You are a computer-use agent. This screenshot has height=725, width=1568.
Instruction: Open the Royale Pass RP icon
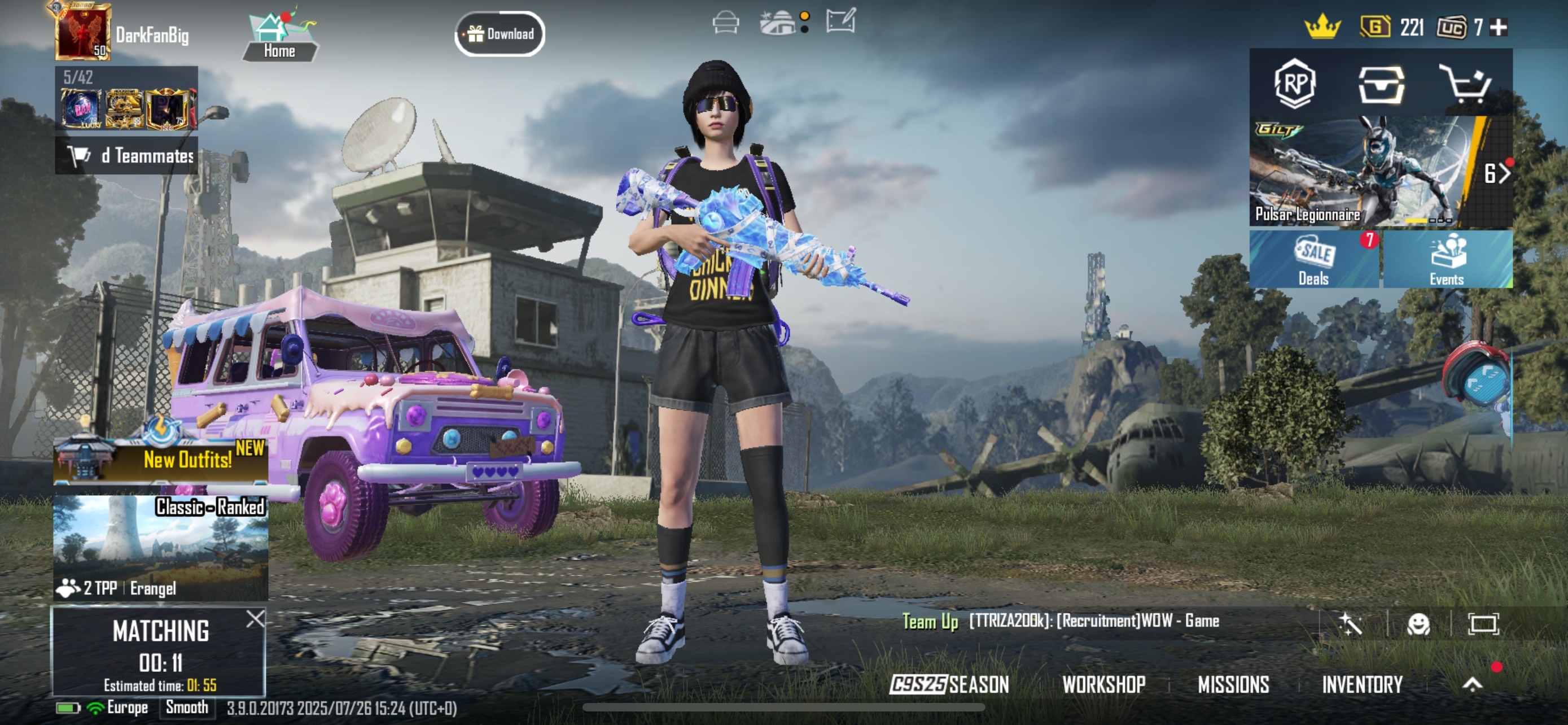coord(1295,84)
